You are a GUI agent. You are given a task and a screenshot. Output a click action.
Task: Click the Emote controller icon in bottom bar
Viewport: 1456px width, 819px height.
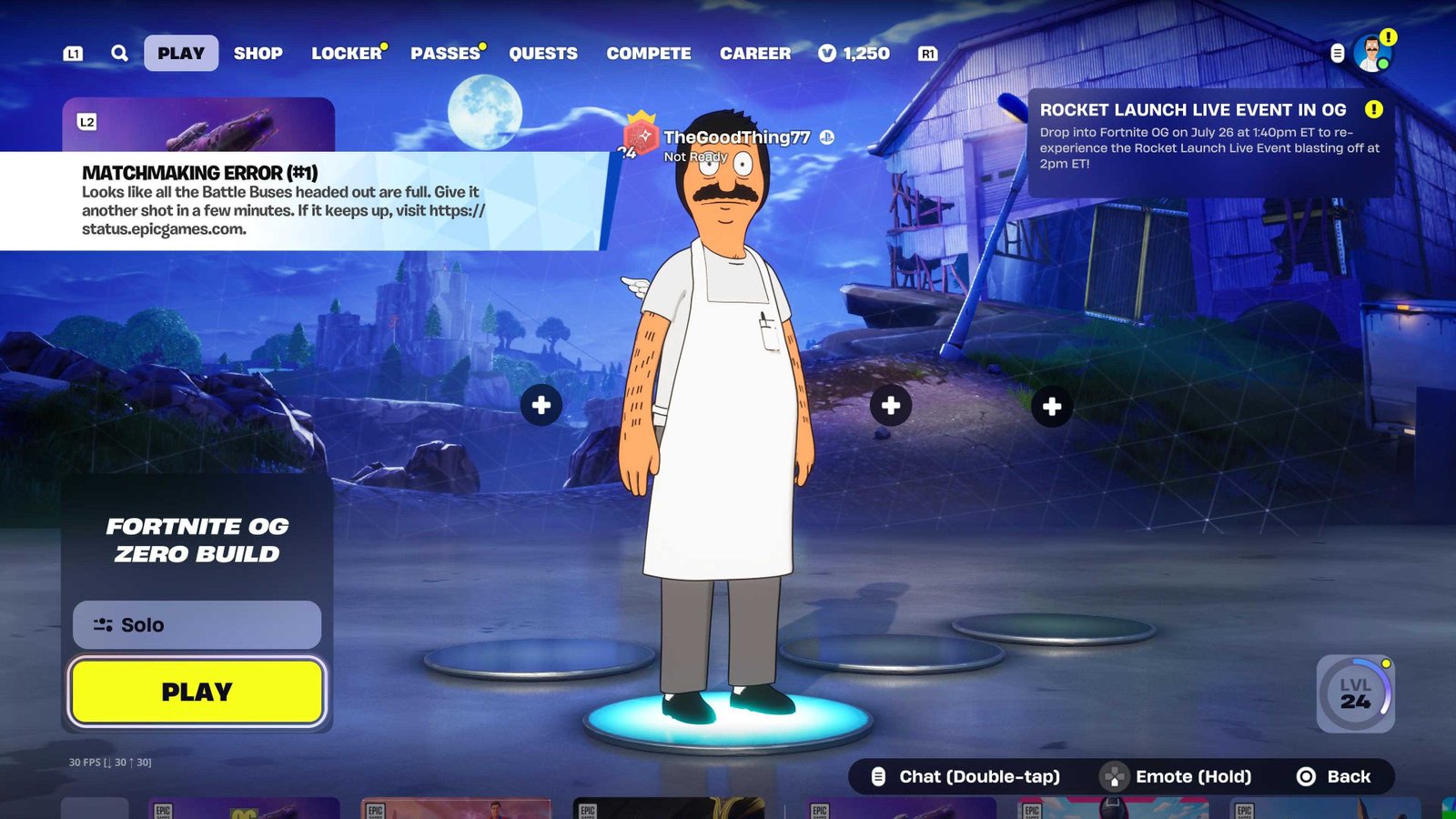tap(1112, 776)
